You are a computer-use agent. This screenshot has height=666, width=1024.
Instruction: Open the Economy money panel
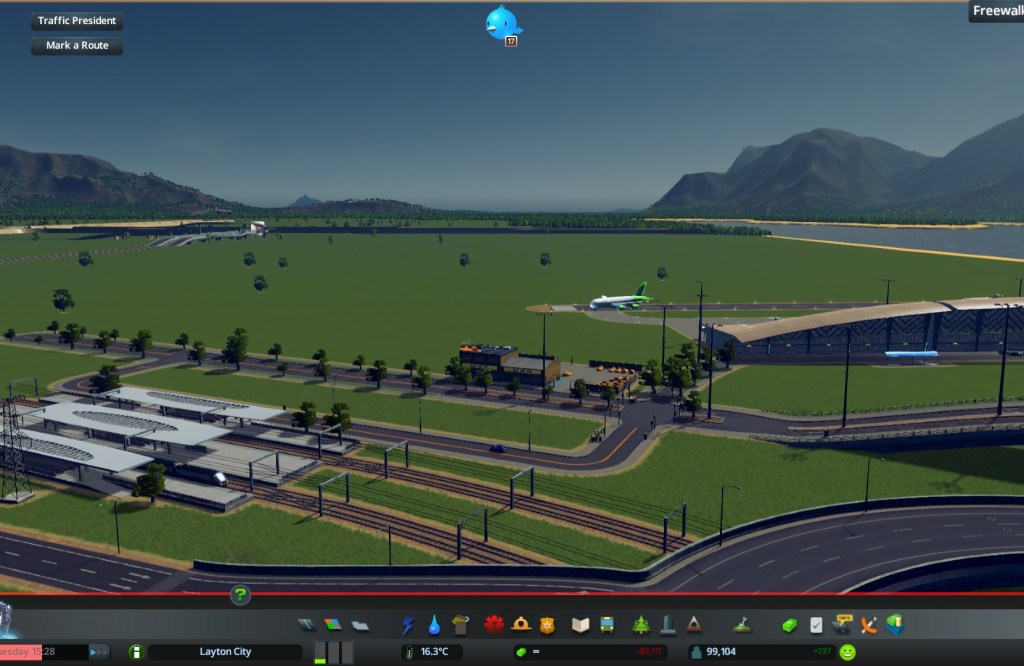pyautogui.click(x=790, y=625)
